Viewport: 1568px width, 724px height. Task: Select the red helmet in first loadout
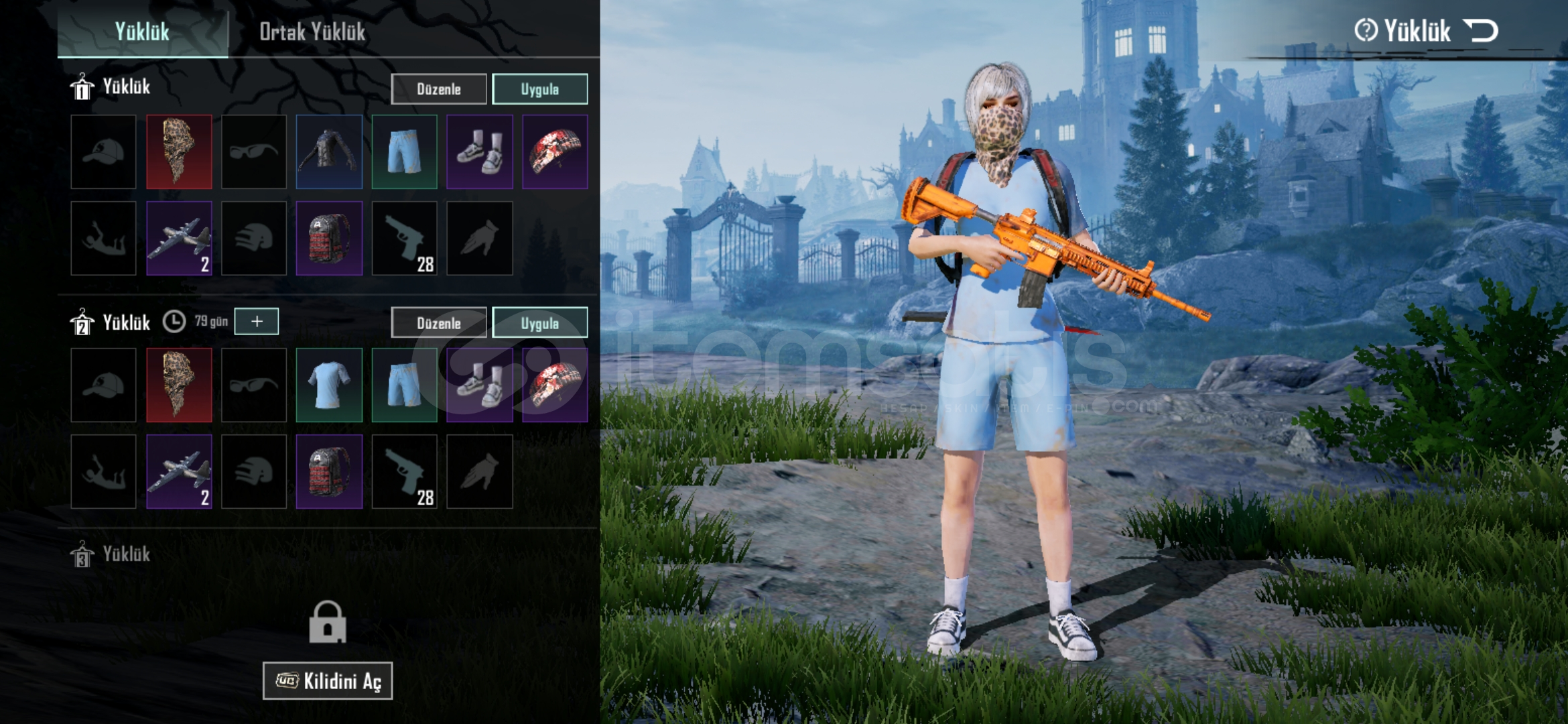coord(555,152)
